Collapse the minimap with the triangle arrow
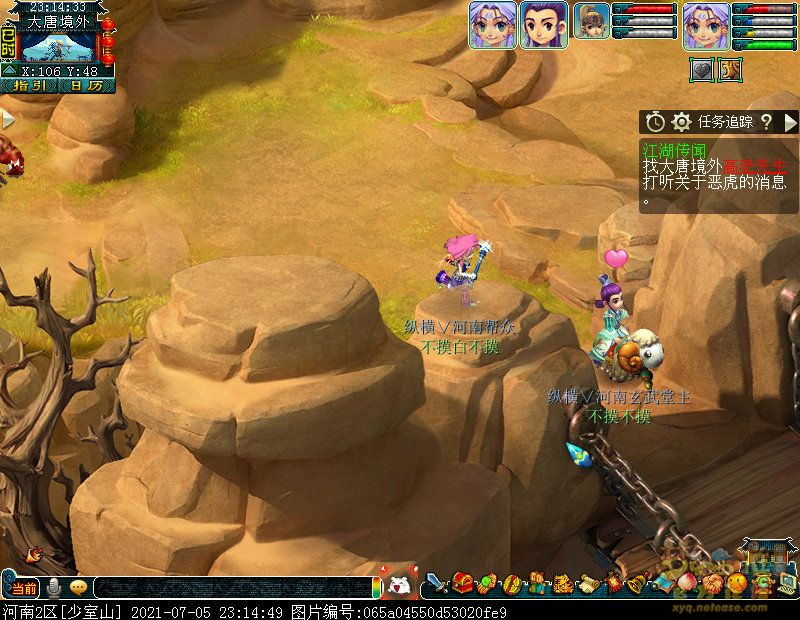The width and height of the screenshot is (800, 620). (9, 70)
